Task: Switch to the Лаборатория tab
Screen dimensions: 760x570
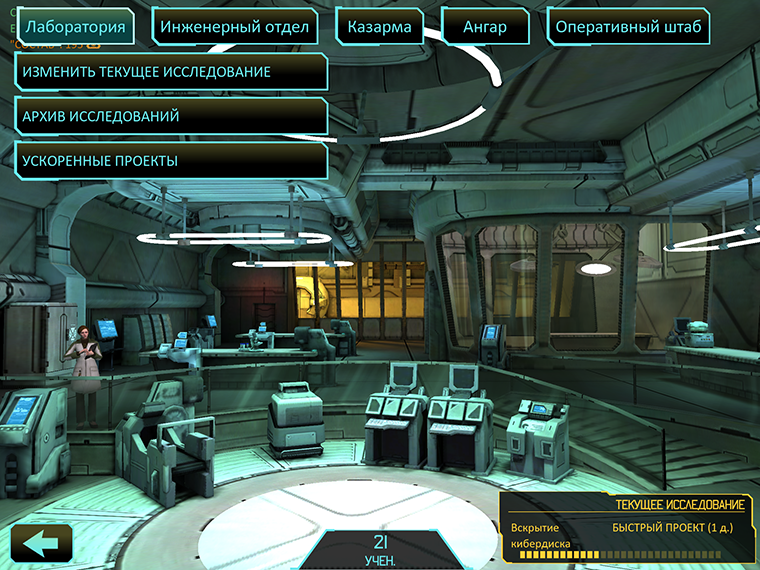Action: point(77,27)
